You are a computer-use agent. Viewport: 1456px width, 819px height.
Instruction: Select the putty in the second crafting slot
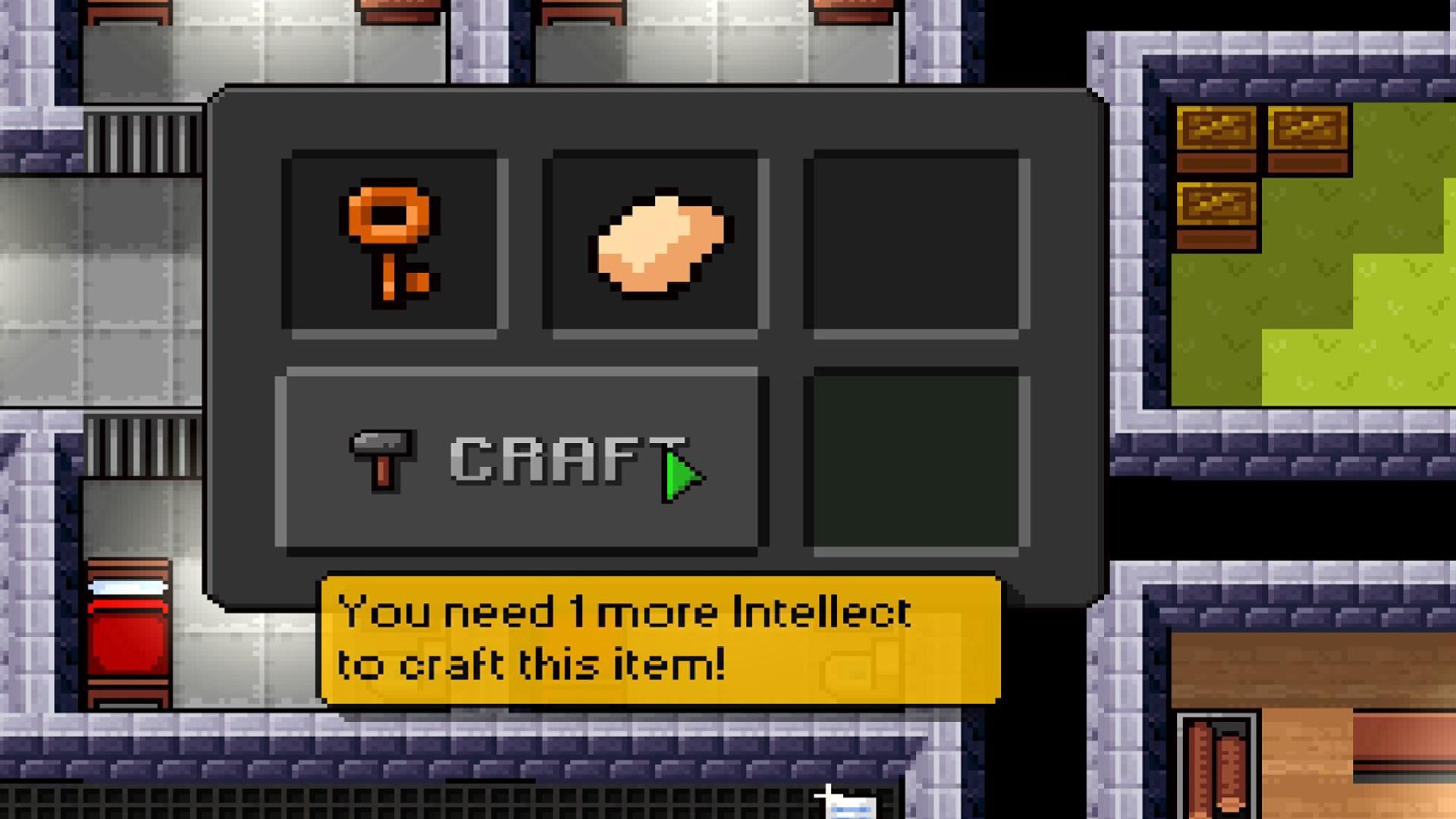coord(654,241)
